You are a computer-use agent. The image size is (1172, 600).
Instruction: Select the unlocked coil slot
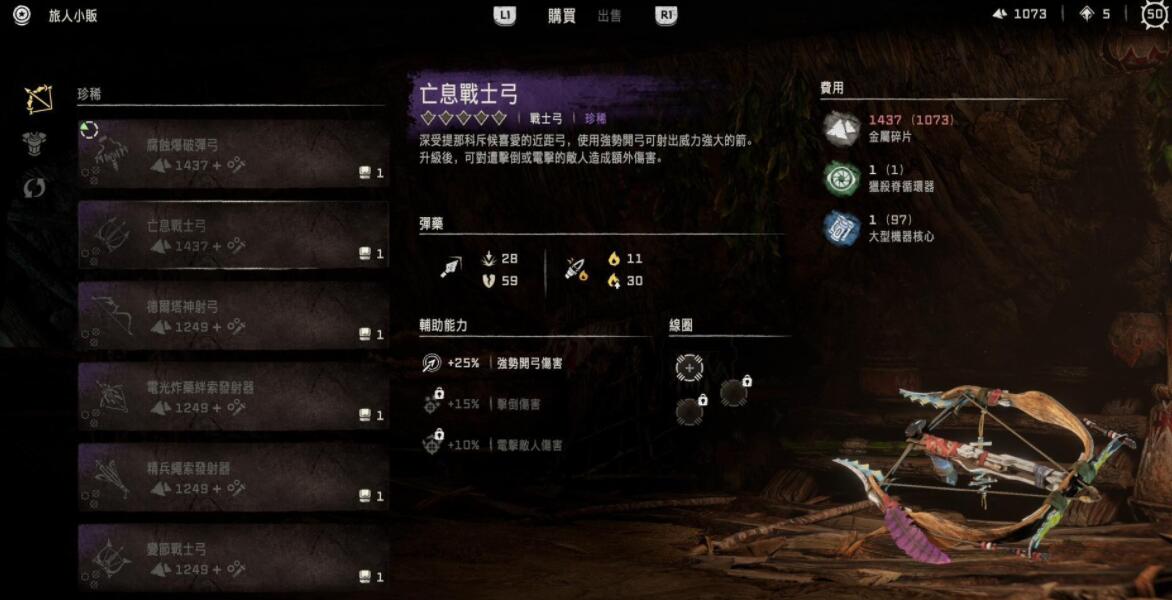689,368
